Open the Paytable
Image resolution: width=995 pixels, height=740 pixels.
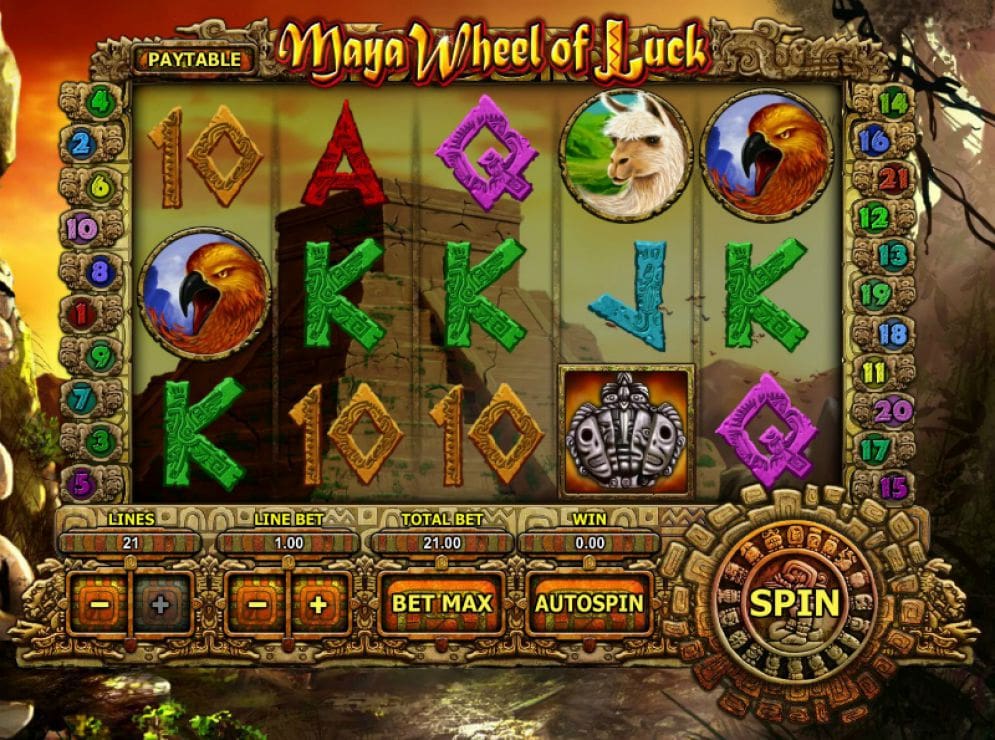tap(194, 59)
